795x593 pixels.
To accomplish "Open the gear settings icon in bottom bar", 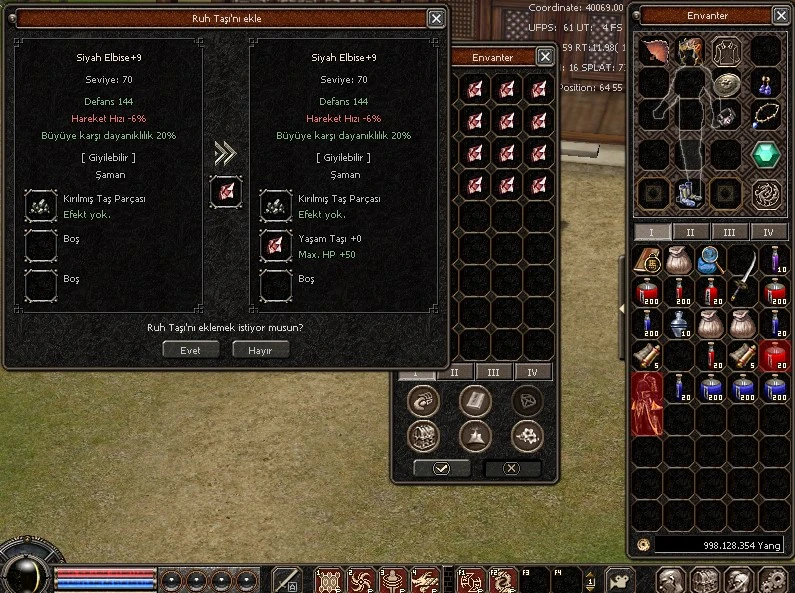I will (x=773, y=579).
